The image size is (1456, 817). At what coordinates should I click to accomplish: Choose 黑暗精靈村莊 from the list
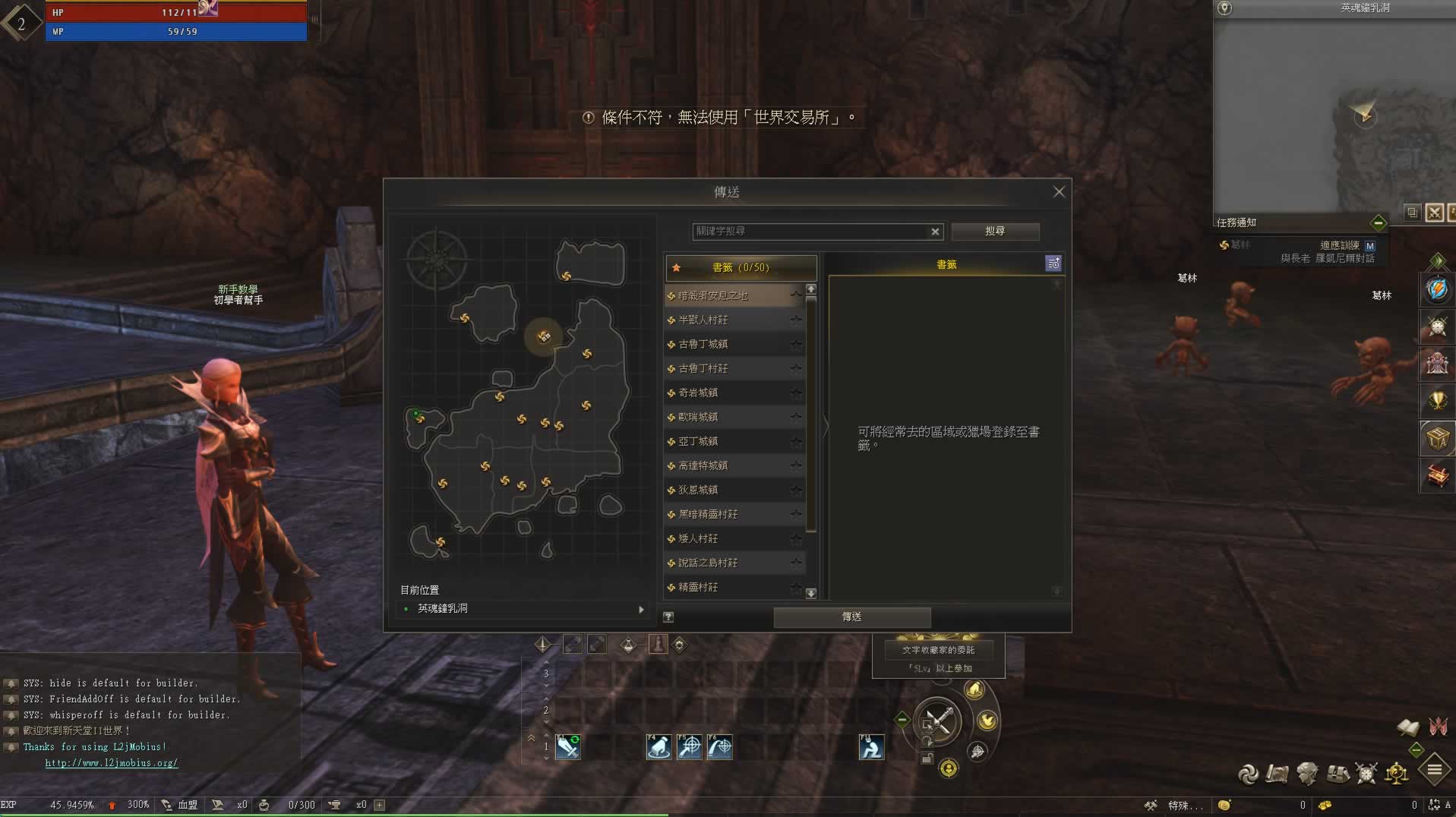(708, 514)
